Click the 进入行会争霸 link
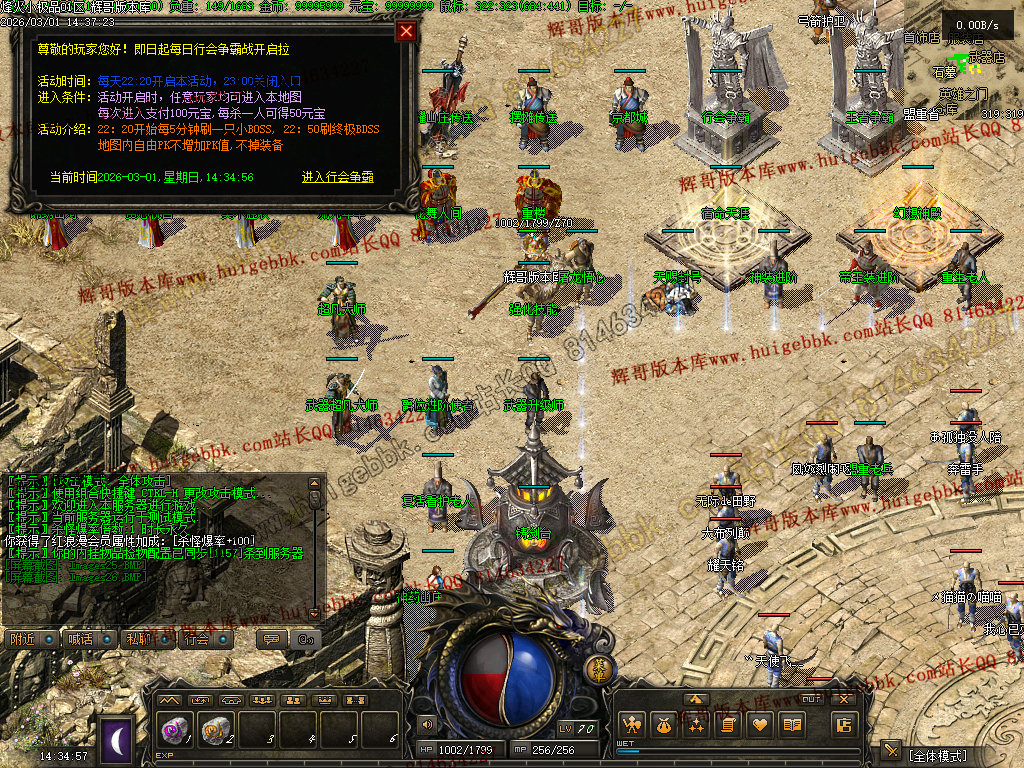 [338, 177]
